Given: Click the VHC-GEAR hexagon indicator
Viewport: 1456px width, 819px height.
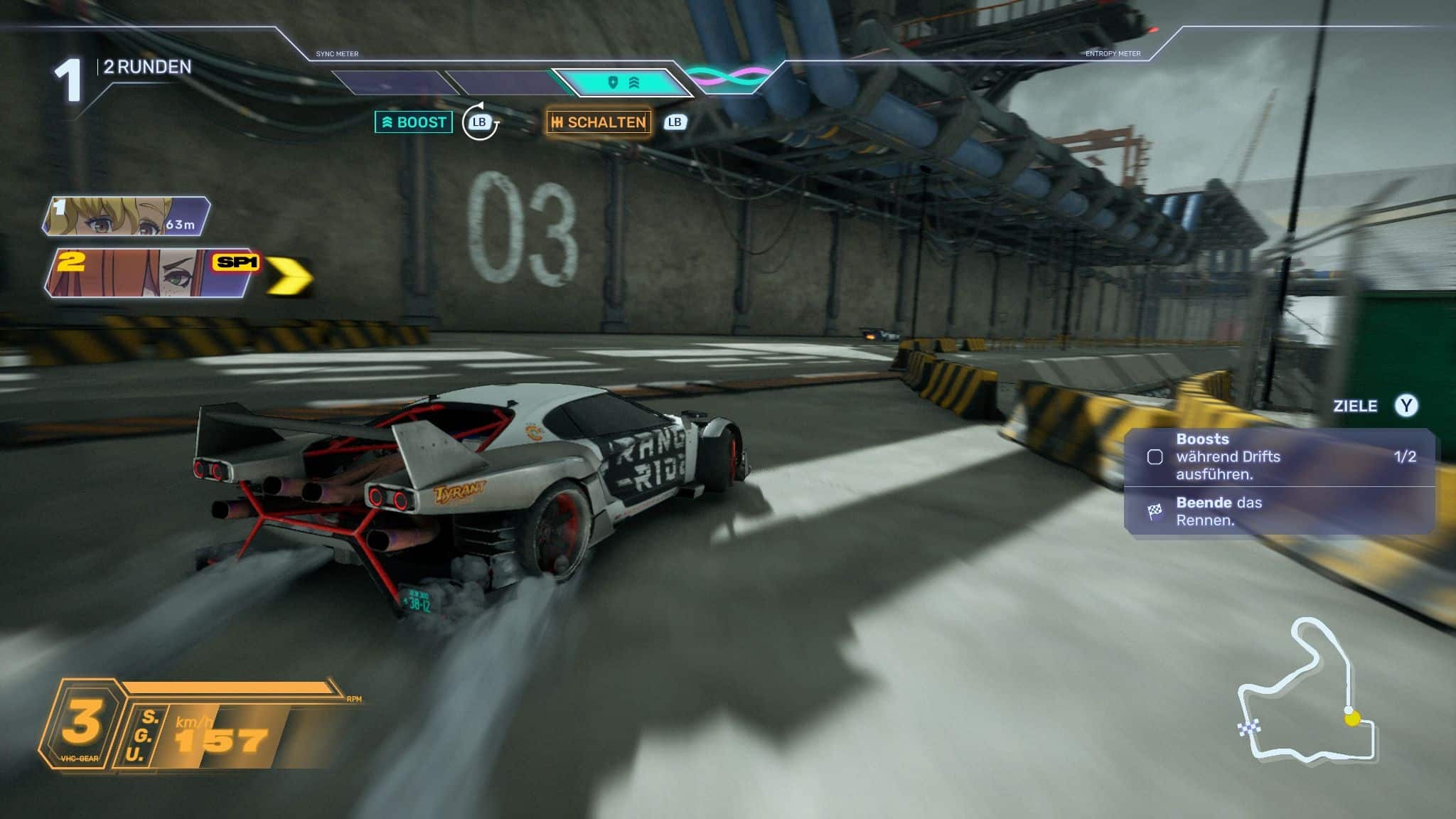Looking at the screenshot, I should click(x=81, y=724).
